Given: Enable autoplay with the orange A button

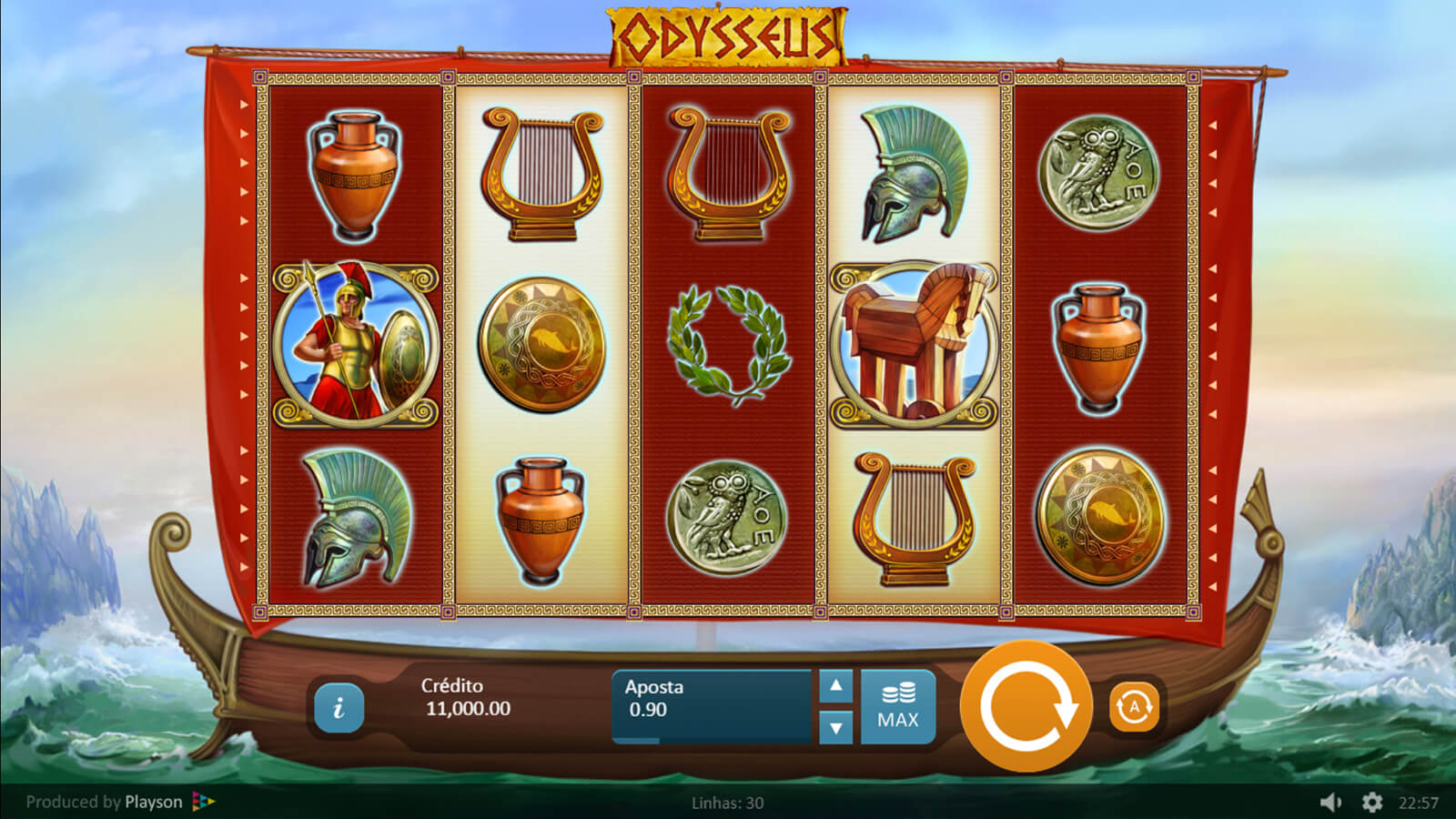Looking at the screenshot, I should pyautogui.click(x=1134, y=706).
